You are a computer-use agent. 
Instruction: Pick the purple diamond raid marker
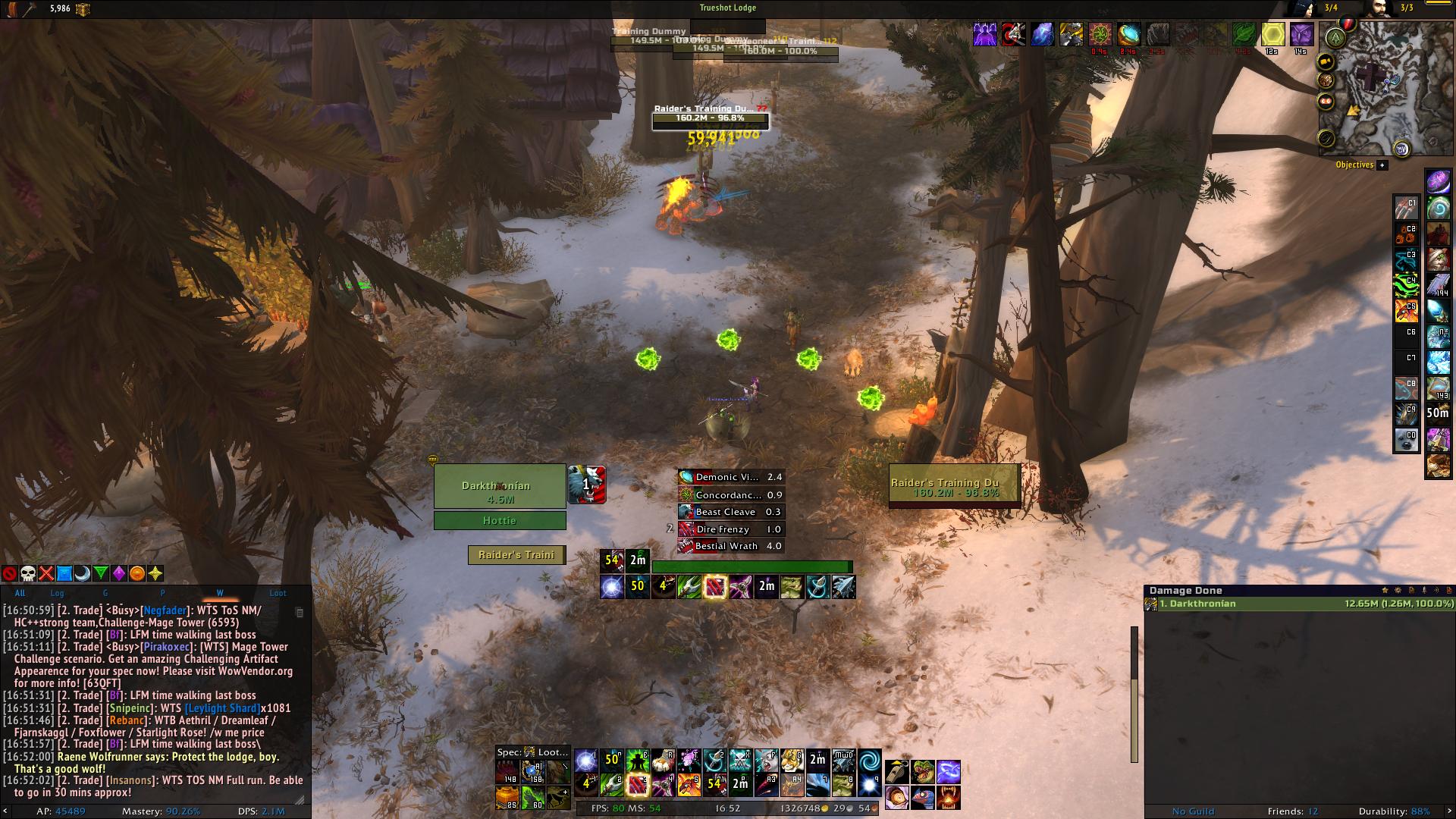coord(119,573)
